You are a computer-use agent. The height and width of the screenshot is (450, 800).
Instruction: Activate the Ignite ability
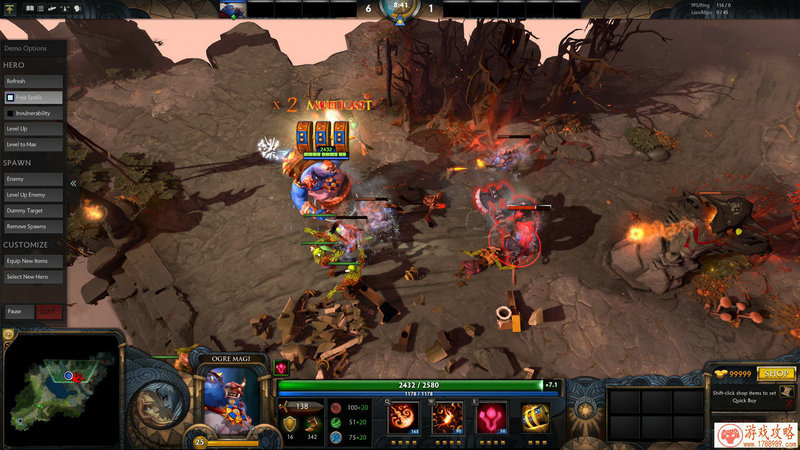pos(447,416)
